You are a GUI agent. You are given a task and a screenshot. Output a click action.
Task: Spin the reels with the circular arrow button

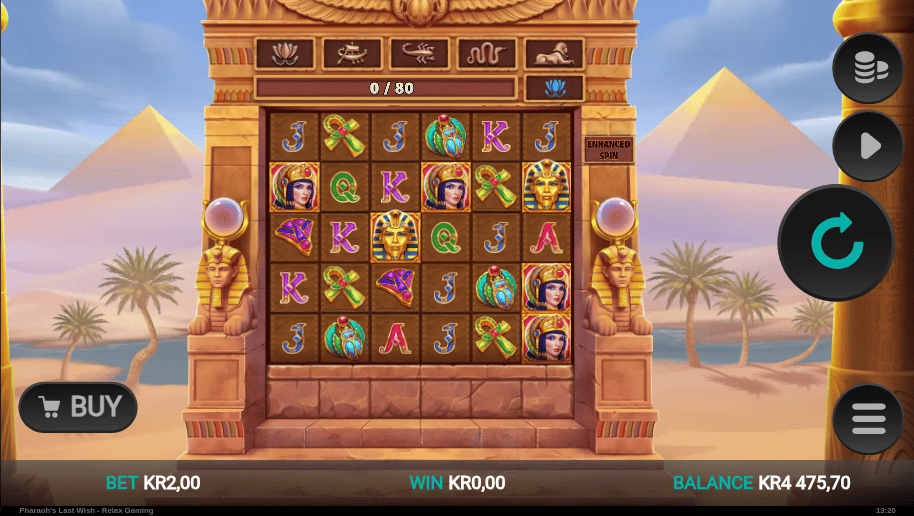click(835, 242)
